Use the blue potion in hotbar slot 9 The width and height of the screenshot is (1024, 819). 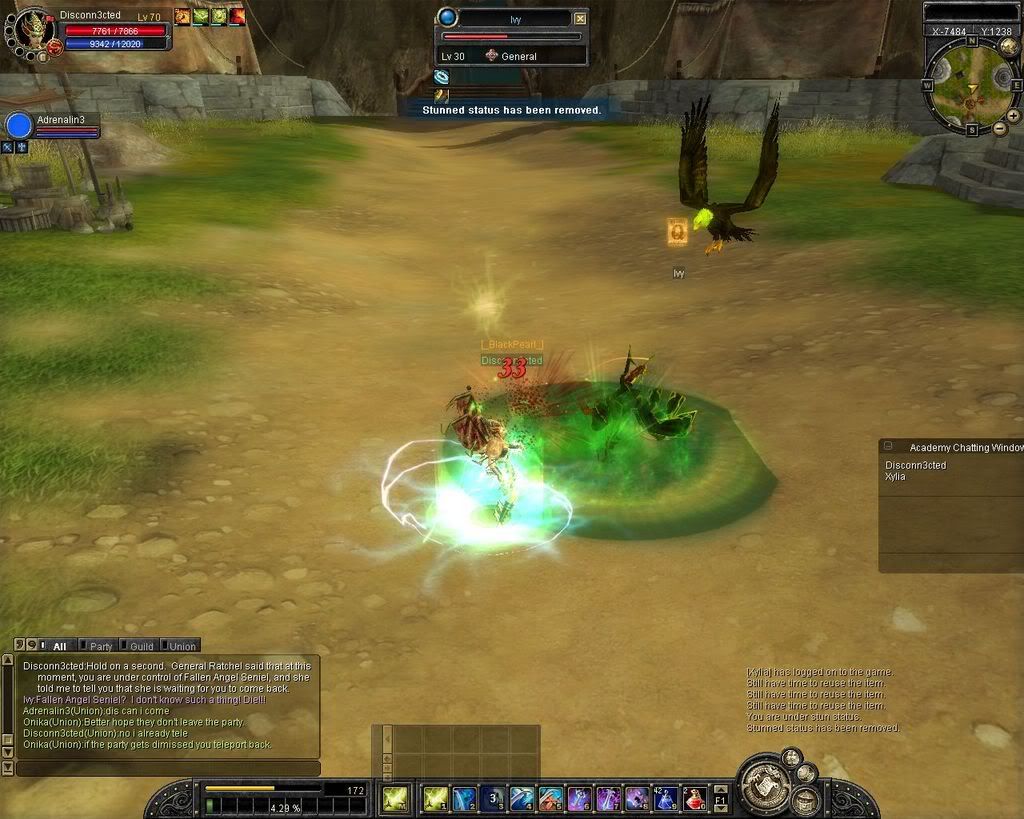[666, 798]
